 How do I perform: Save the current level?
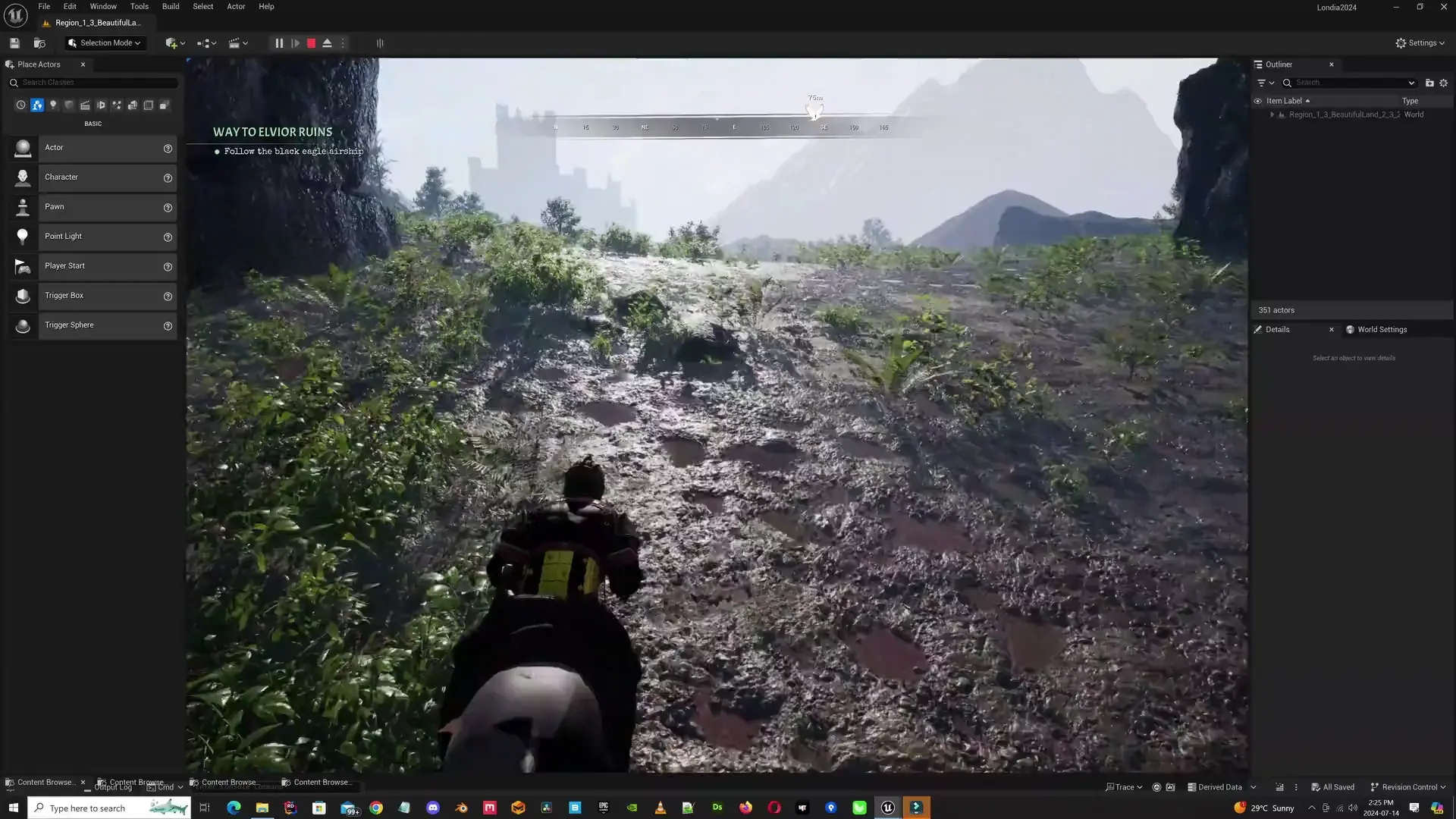14,42
